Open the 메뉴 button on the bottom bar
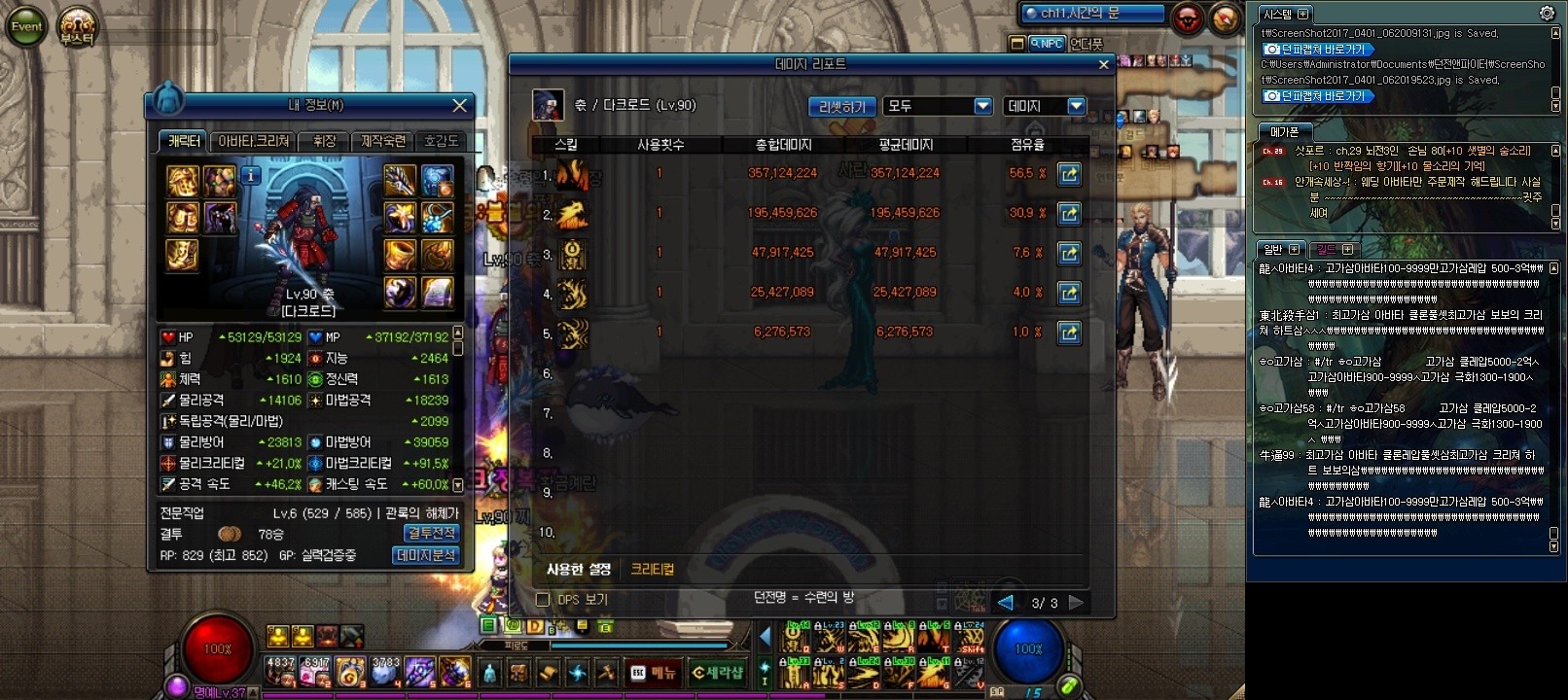Viewport: 1568px width, 700px height. pos(653,673)
